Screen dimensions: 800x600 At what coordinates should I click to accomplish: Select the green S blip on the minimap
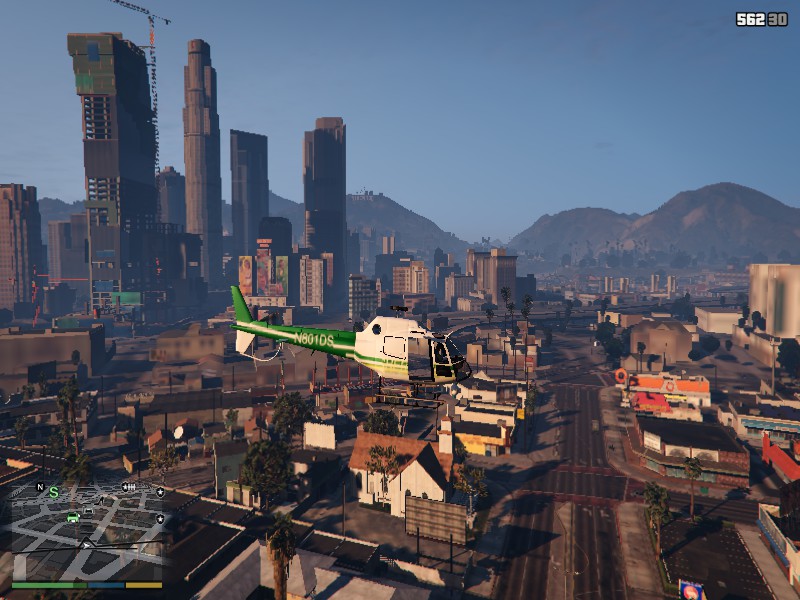pos(54,492)
